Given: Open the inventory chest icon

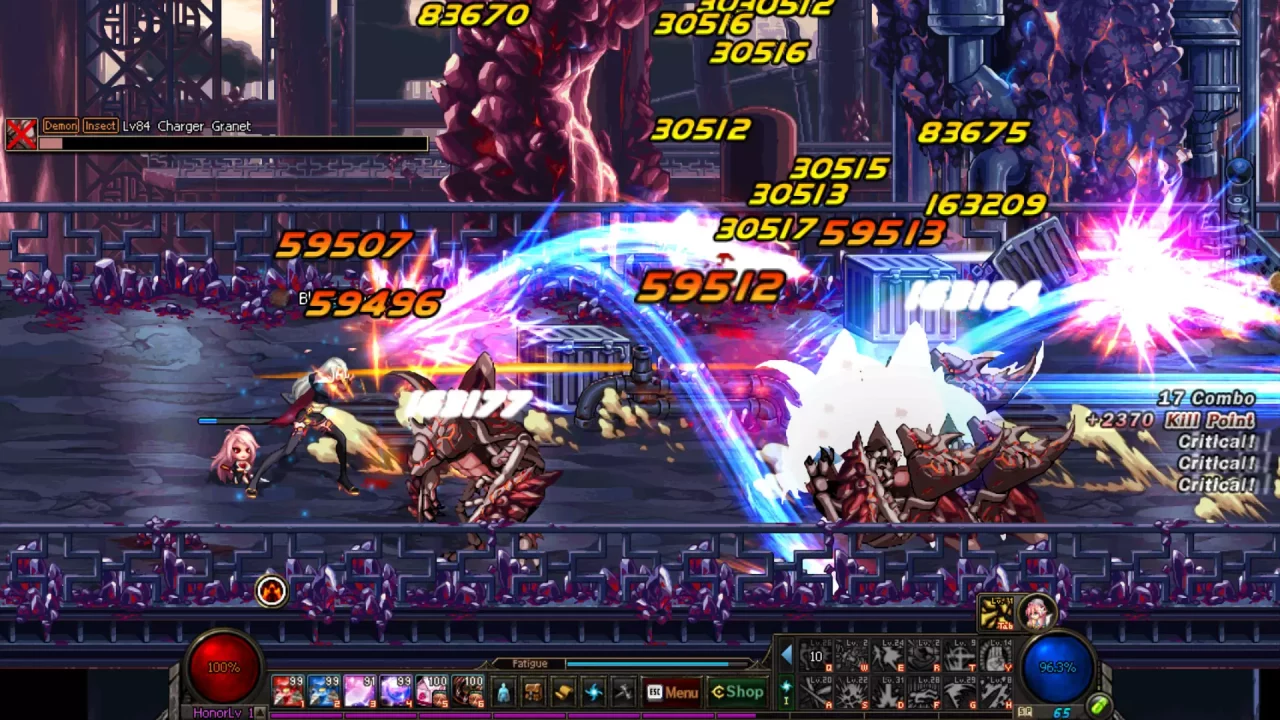Looking at the screenshot, I should (x=534, y=690).
